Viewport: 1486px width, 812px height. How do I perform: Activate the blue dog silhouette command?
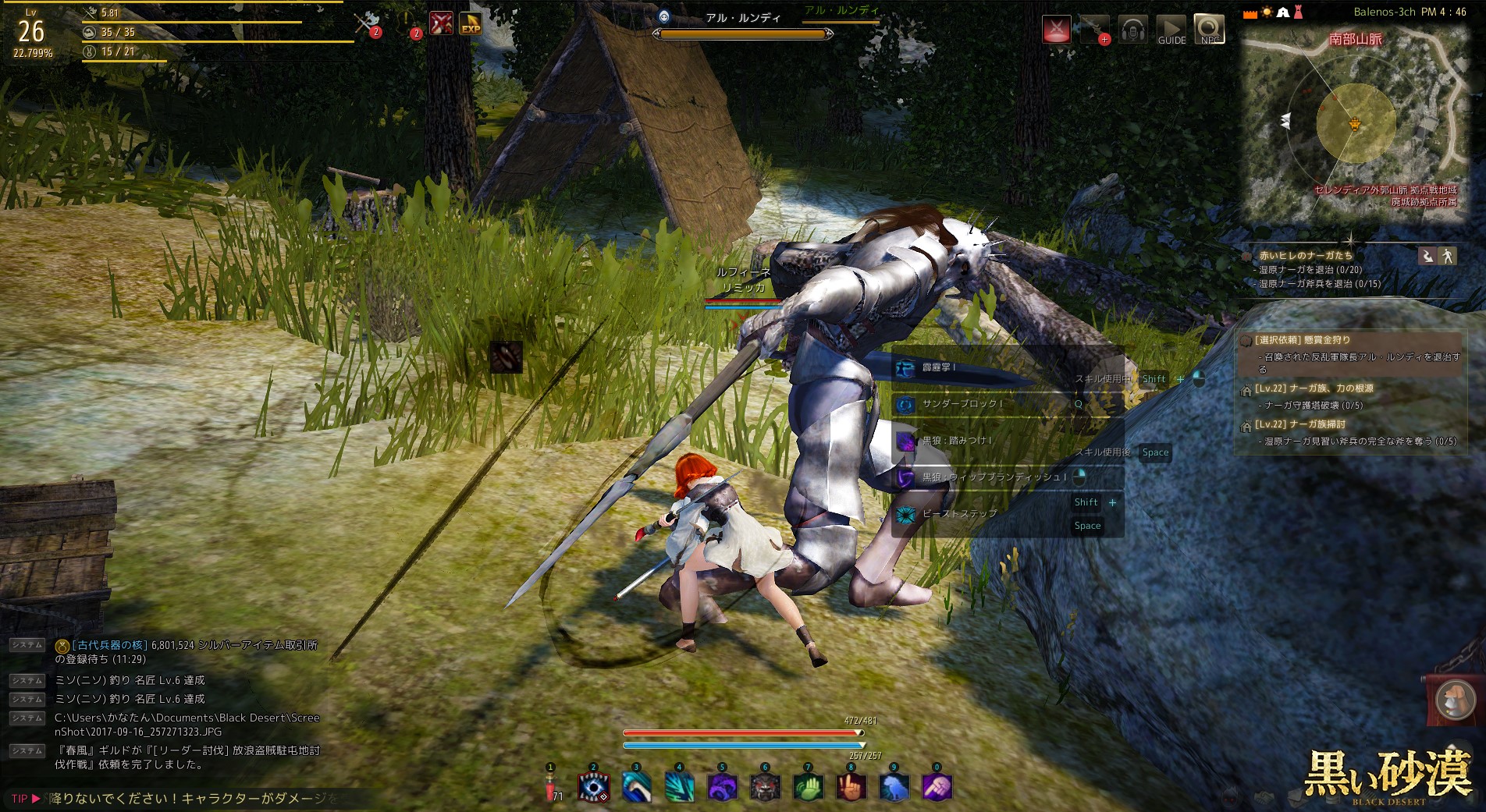point(894,788)
